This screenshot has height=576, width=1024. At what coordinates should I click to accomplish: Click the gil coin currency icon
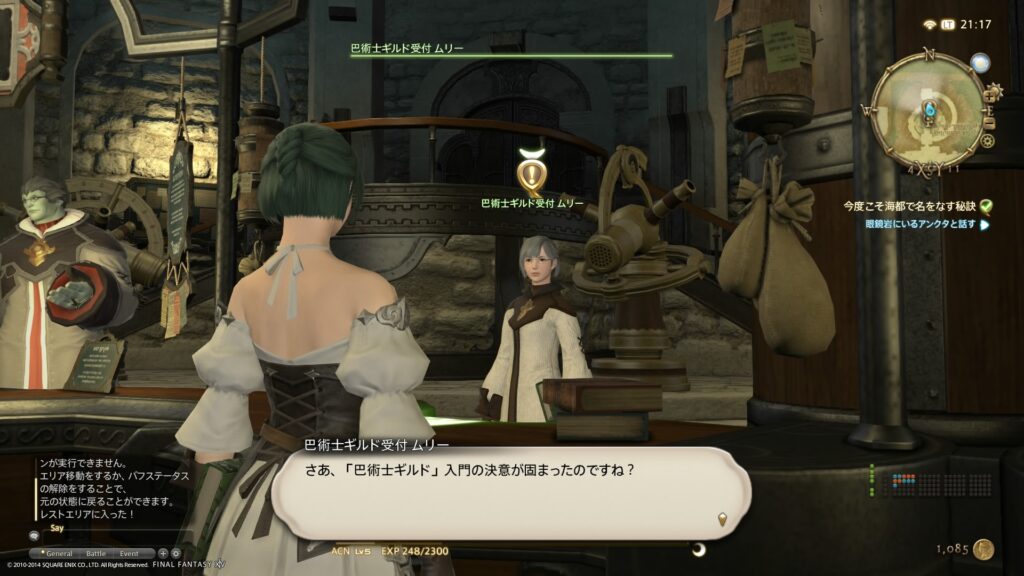(984, 549)
